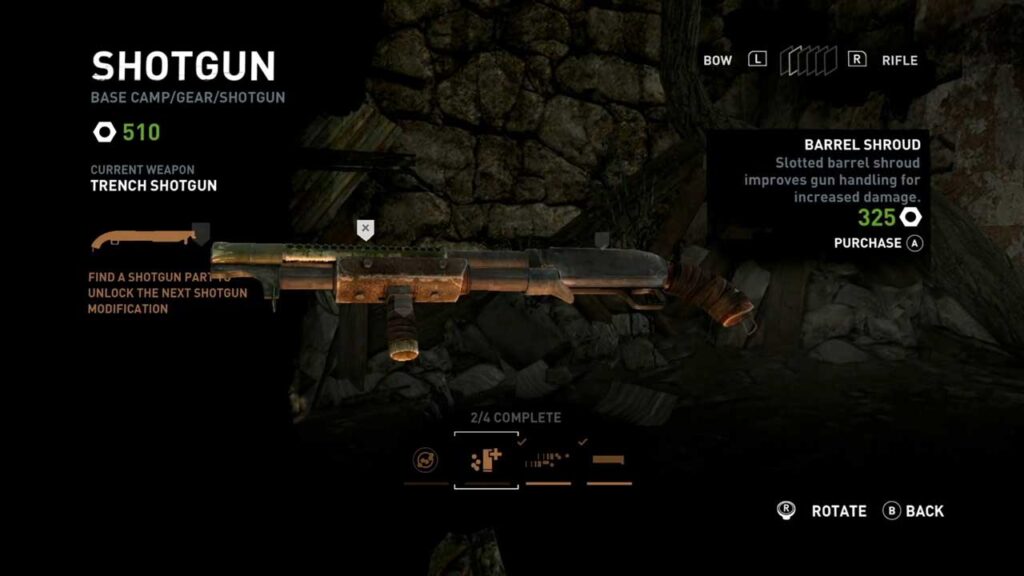
Task: Go back from the shotgun menu
Action: (x=913, y=511)
